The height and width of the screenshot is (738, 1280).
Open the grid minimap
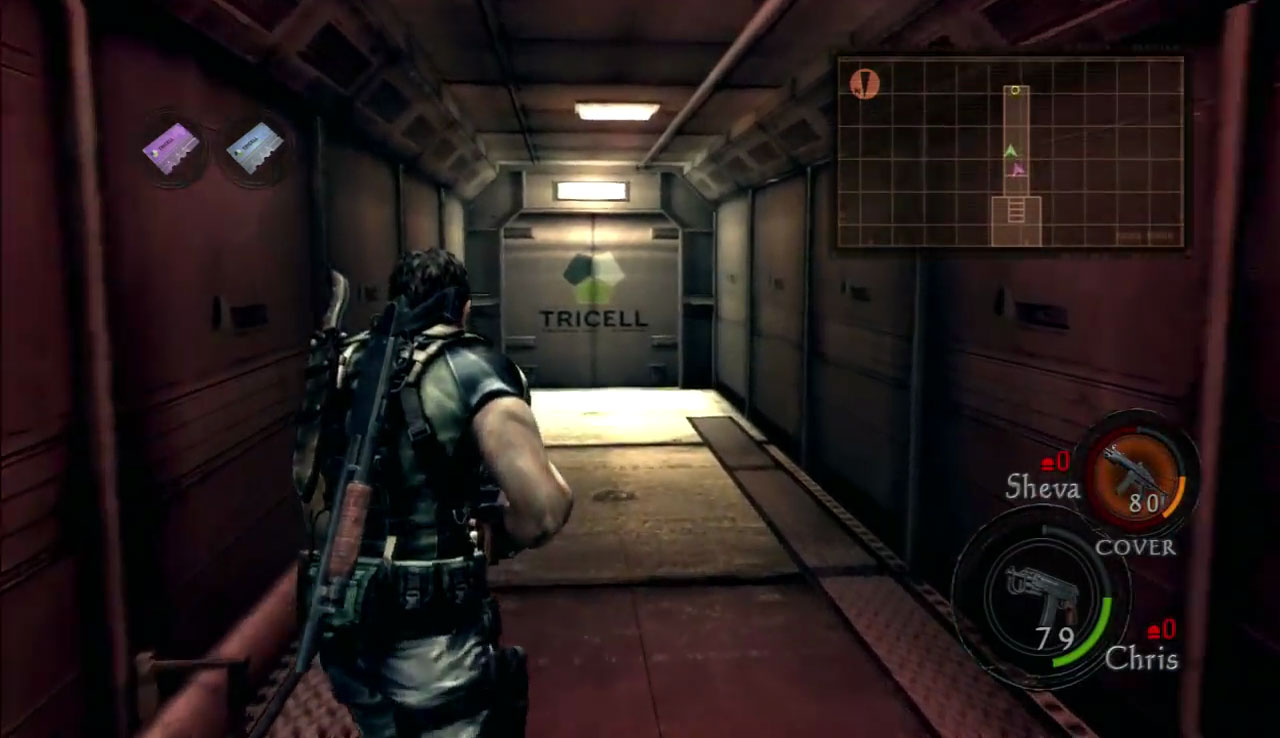click(1010, 152)
